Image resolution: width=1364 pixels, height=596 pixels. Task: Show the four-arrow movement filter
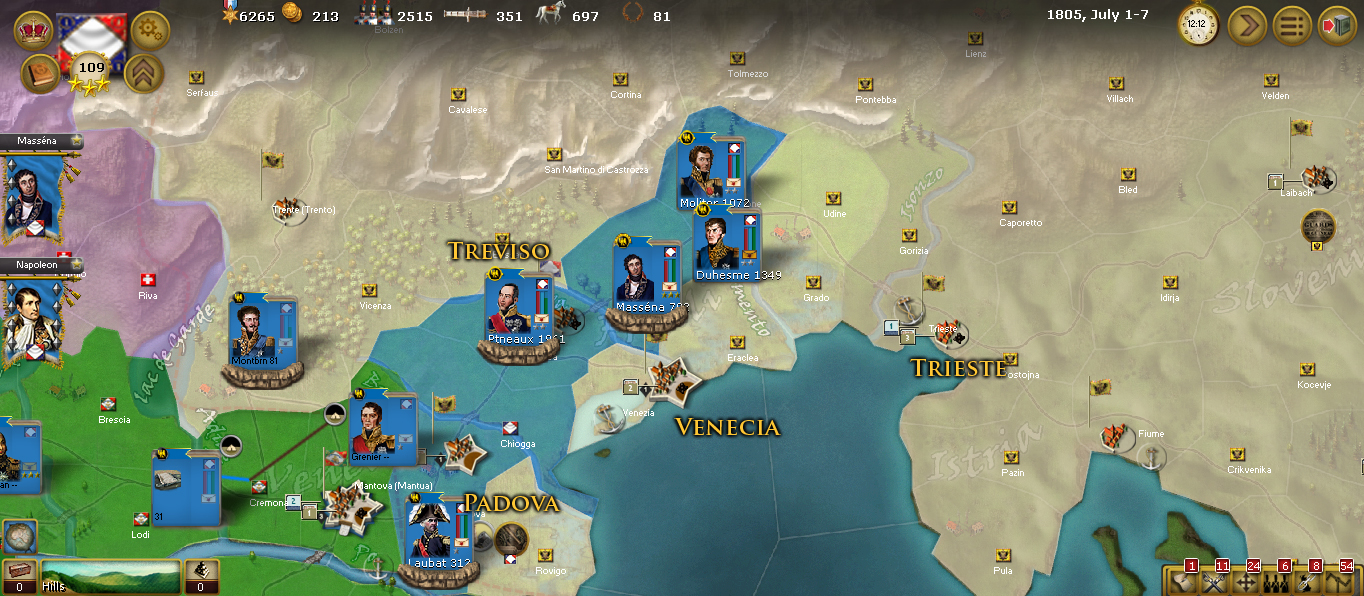pyautogui.click(x=1245, y=581)
